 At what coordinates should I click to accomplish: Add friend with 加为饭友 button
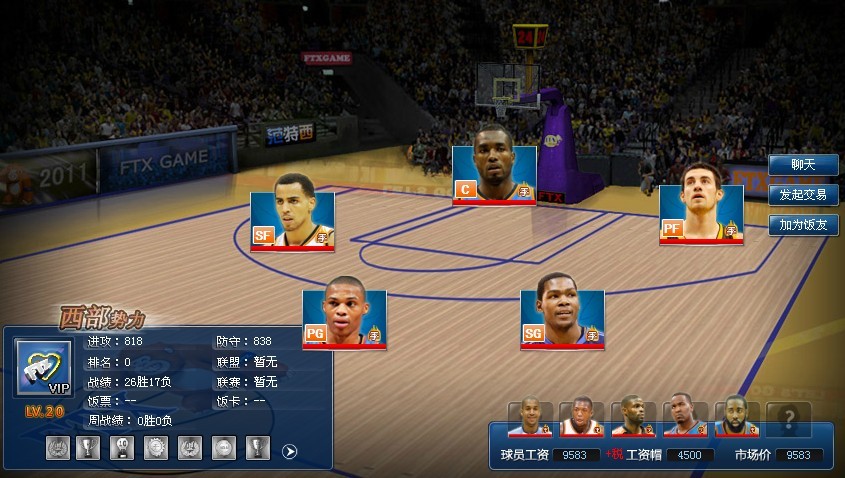pos(803,225)
